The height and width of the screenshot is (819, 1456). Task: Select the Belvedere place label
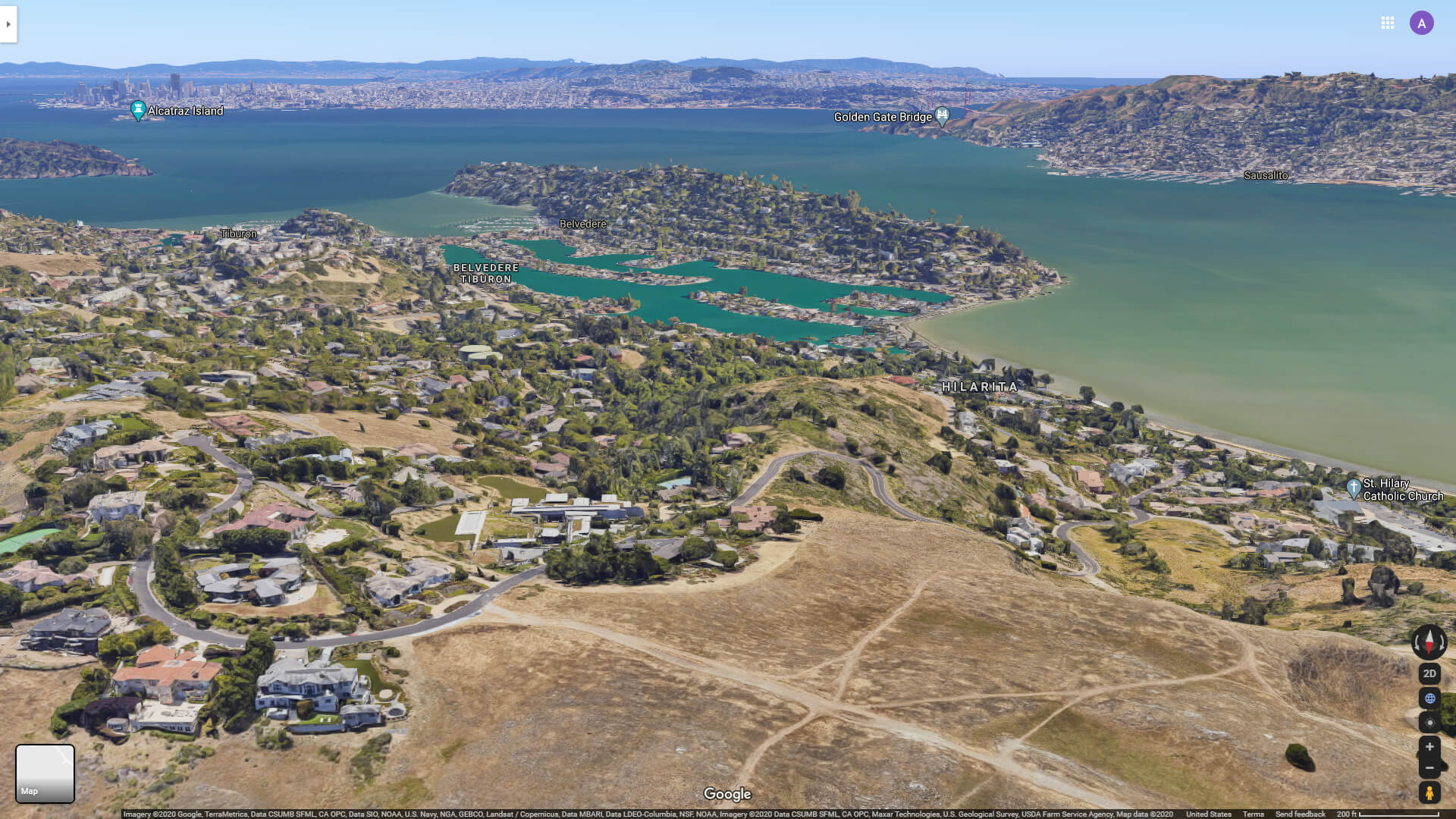[x=583, y=224]
